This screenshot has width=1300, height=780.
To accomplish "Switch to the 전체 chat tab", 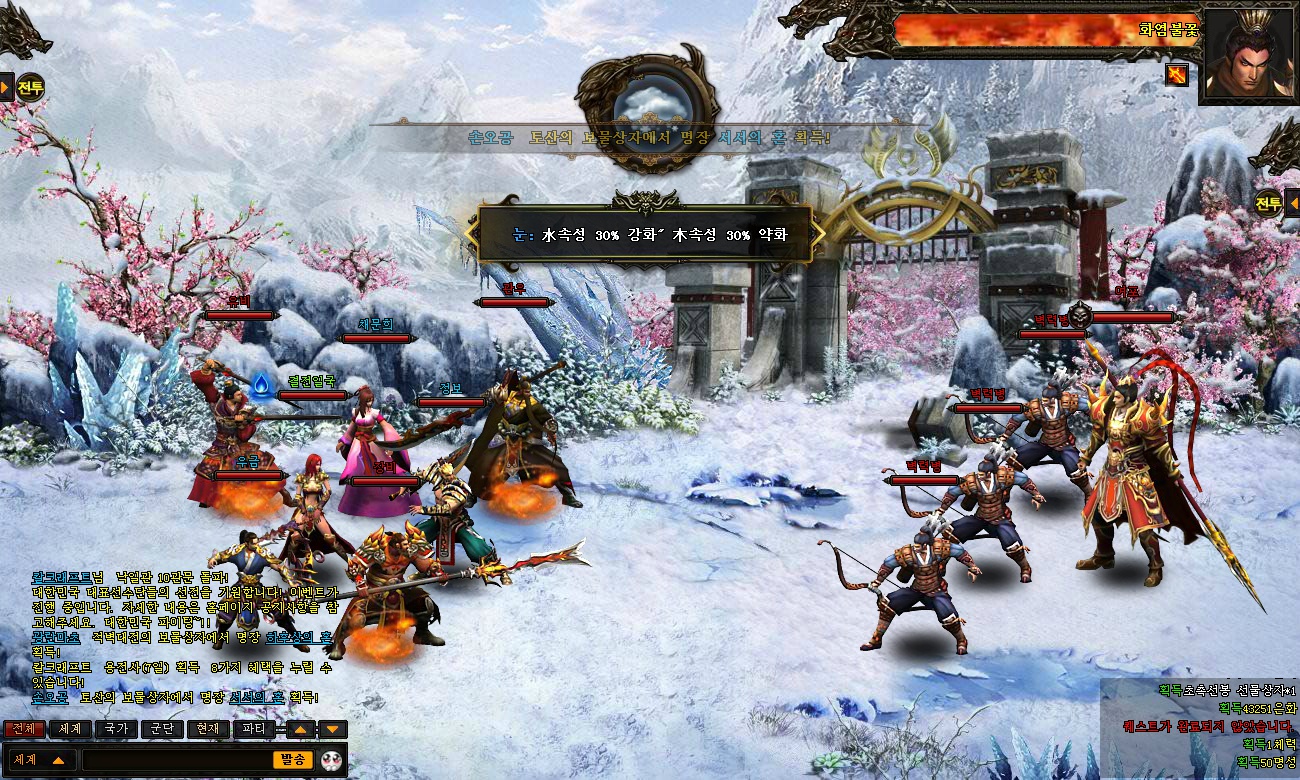I will 23,729.
